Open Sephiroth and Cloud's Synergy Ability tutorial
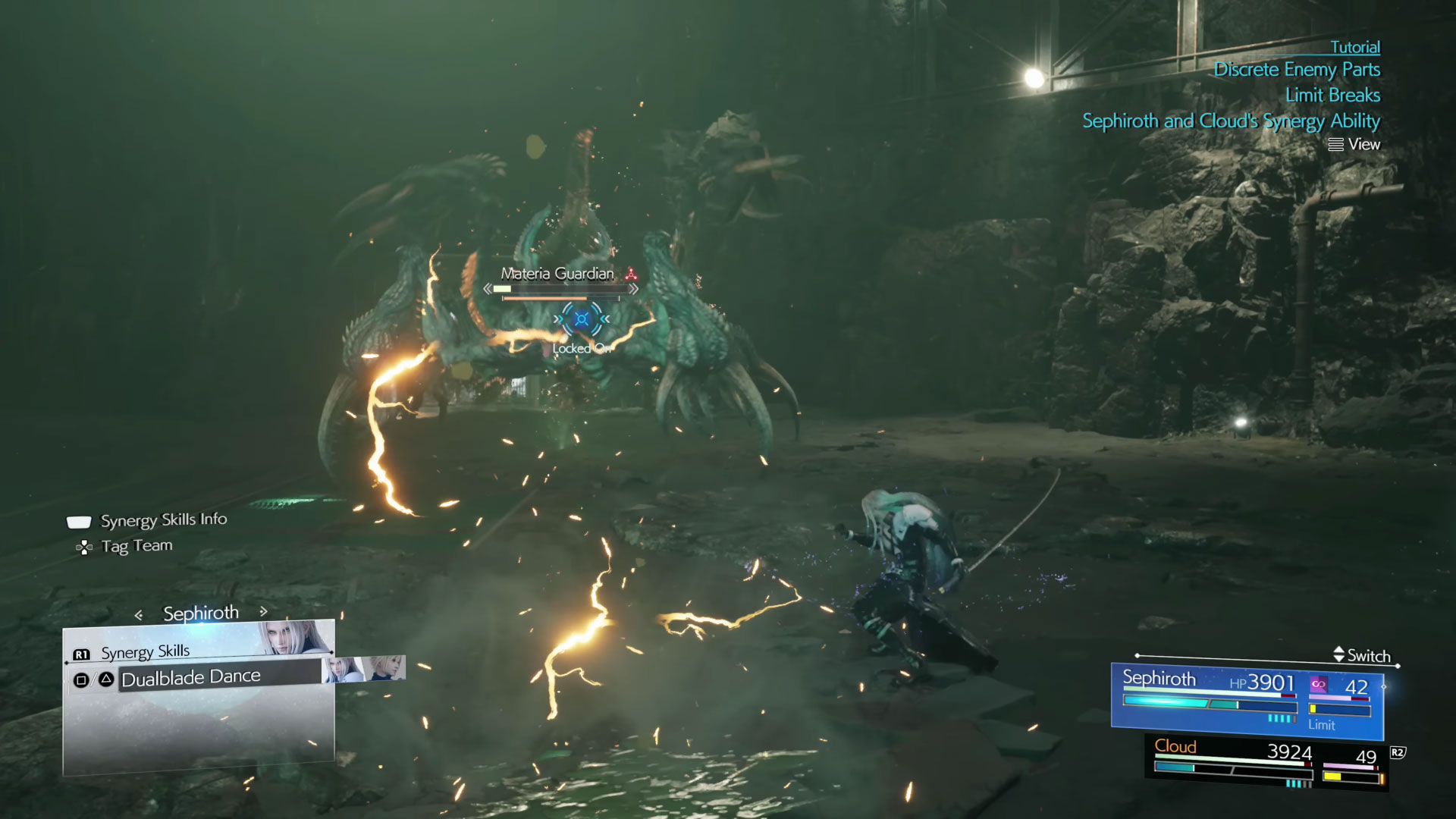 [1231, 121]
